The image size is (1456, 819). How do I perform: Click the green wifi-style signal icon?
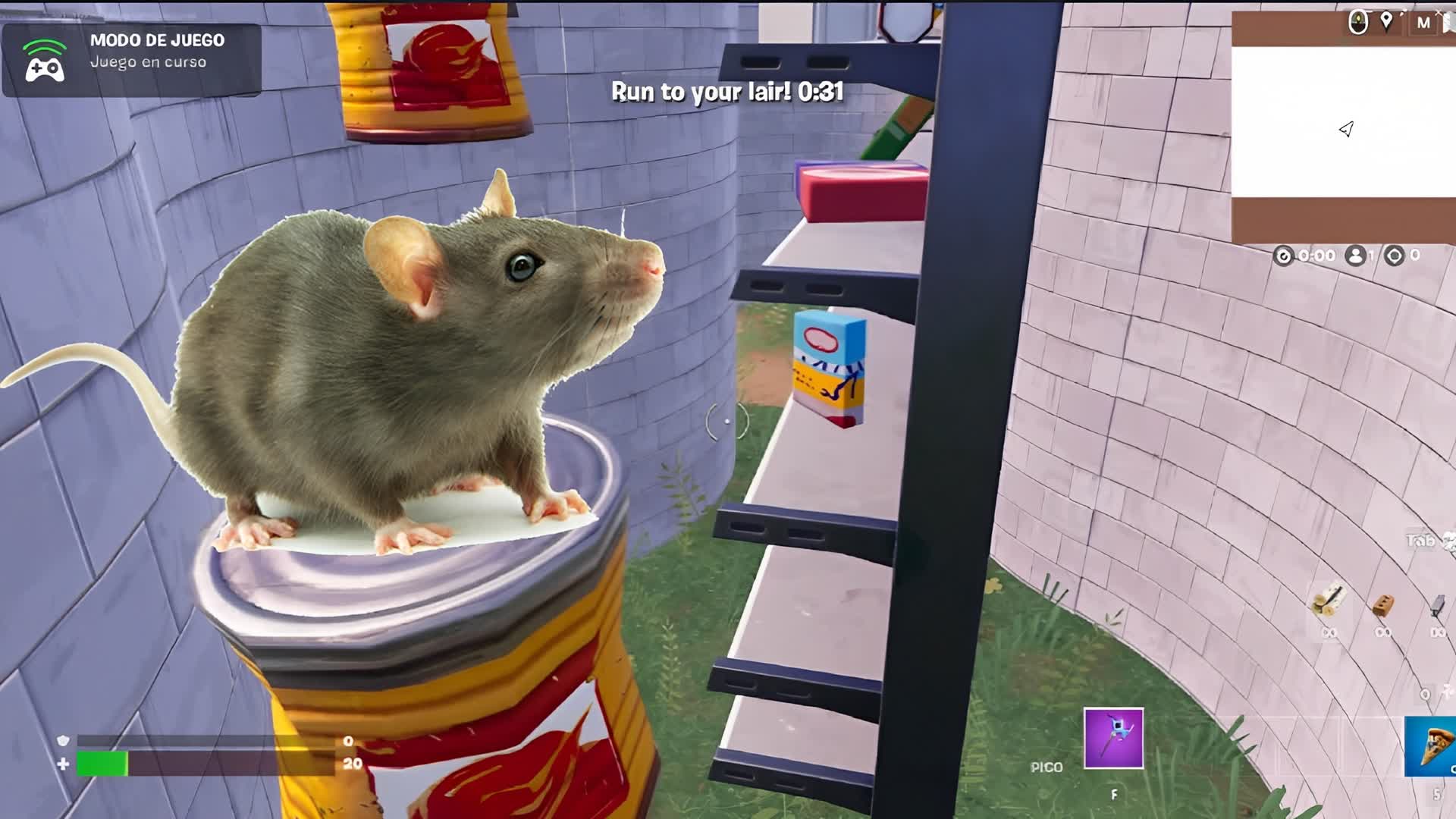tap(44, 45)
